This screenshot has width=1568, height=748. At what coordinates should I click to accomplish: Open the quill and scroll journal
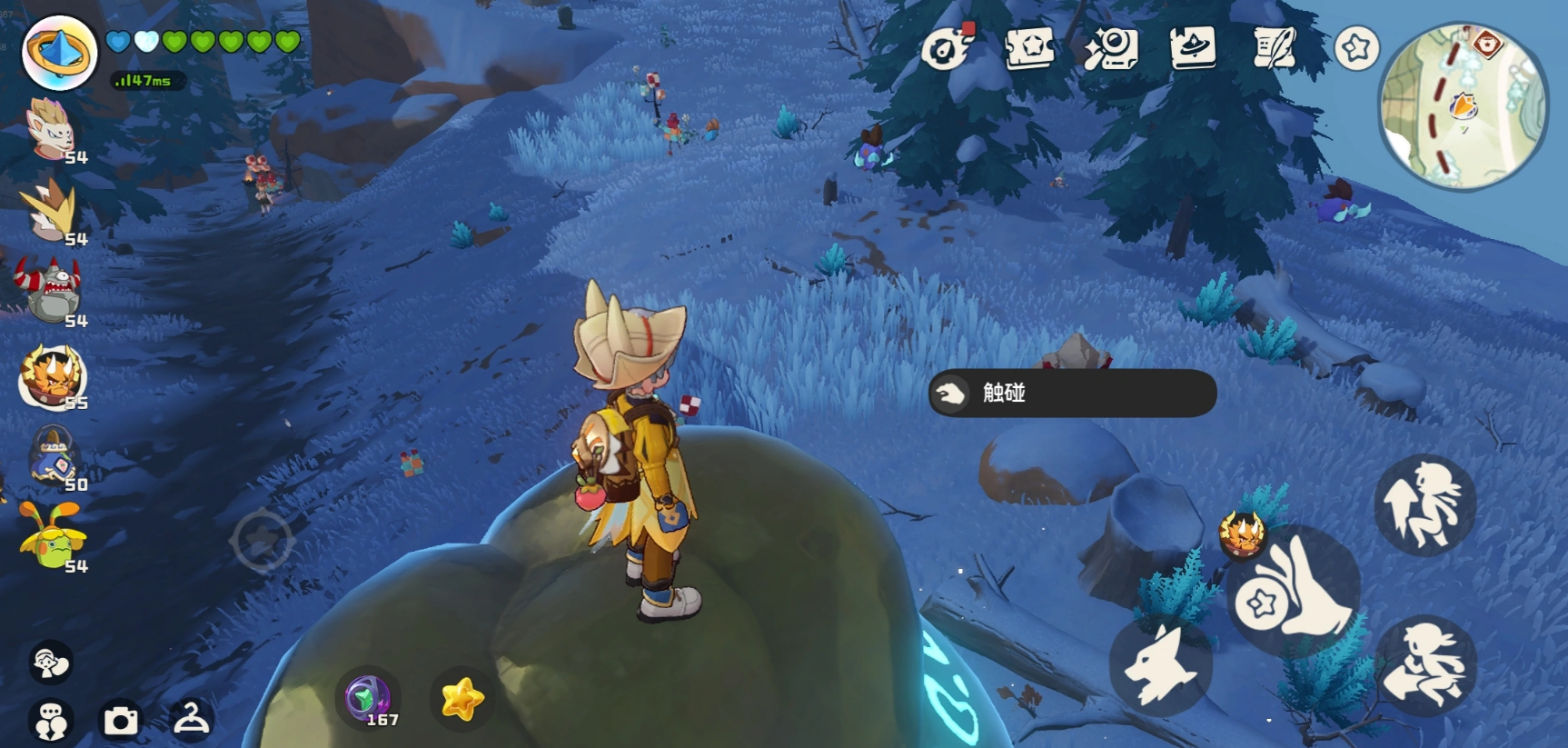pos(1275,47)
